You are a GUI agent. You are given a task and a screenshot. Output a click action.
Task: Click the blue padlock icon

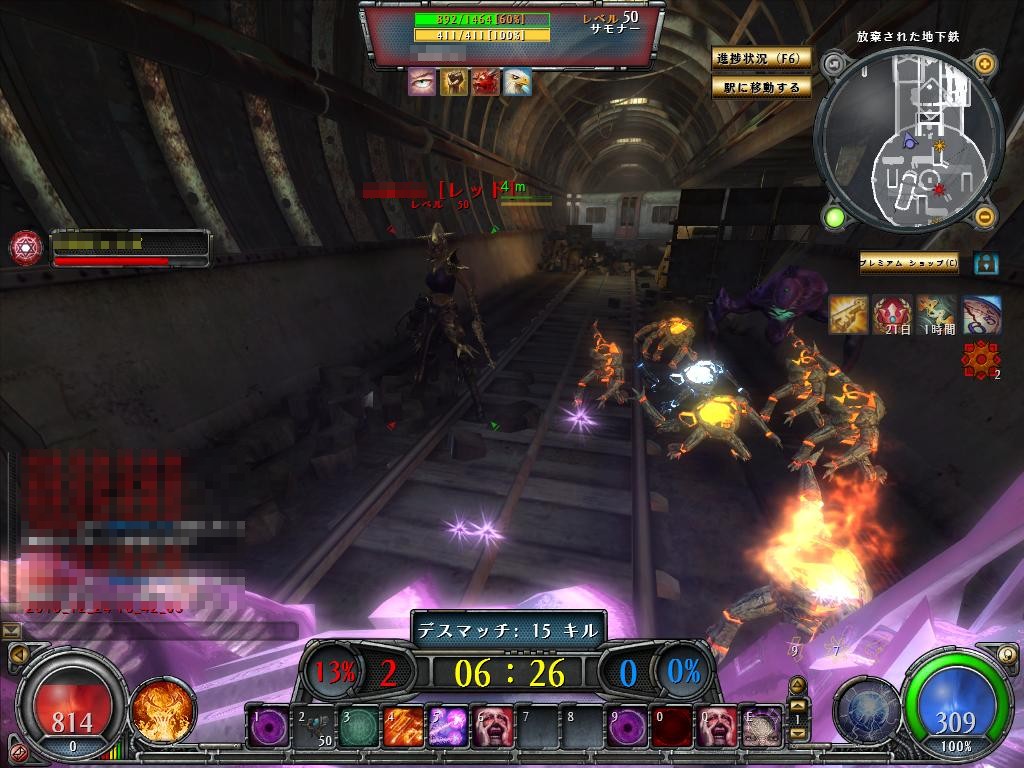(x=986, y=263)
